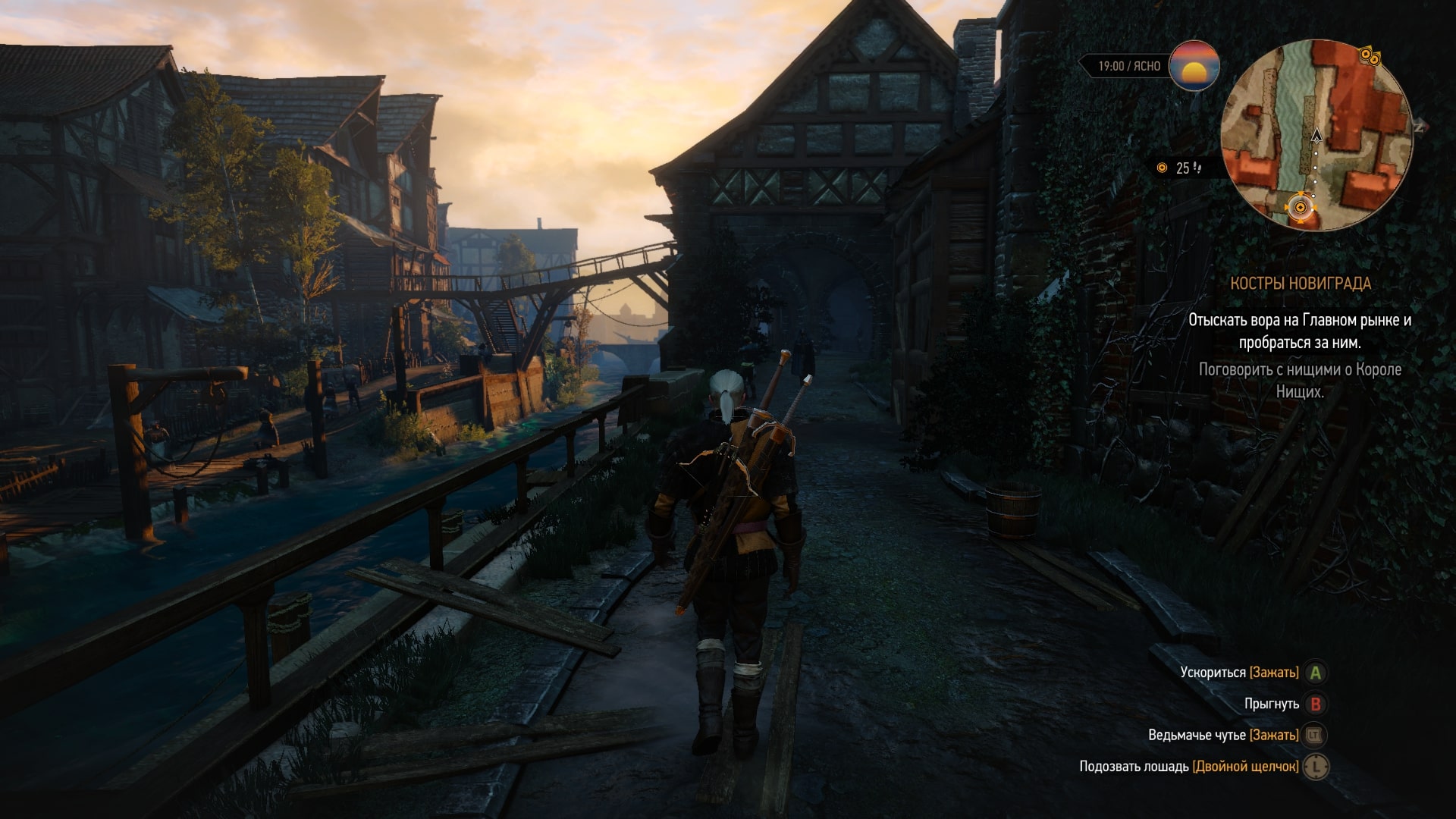Click the sunset weather icon
Screen dimensions: 1456x819
(x=1194, y=66)
